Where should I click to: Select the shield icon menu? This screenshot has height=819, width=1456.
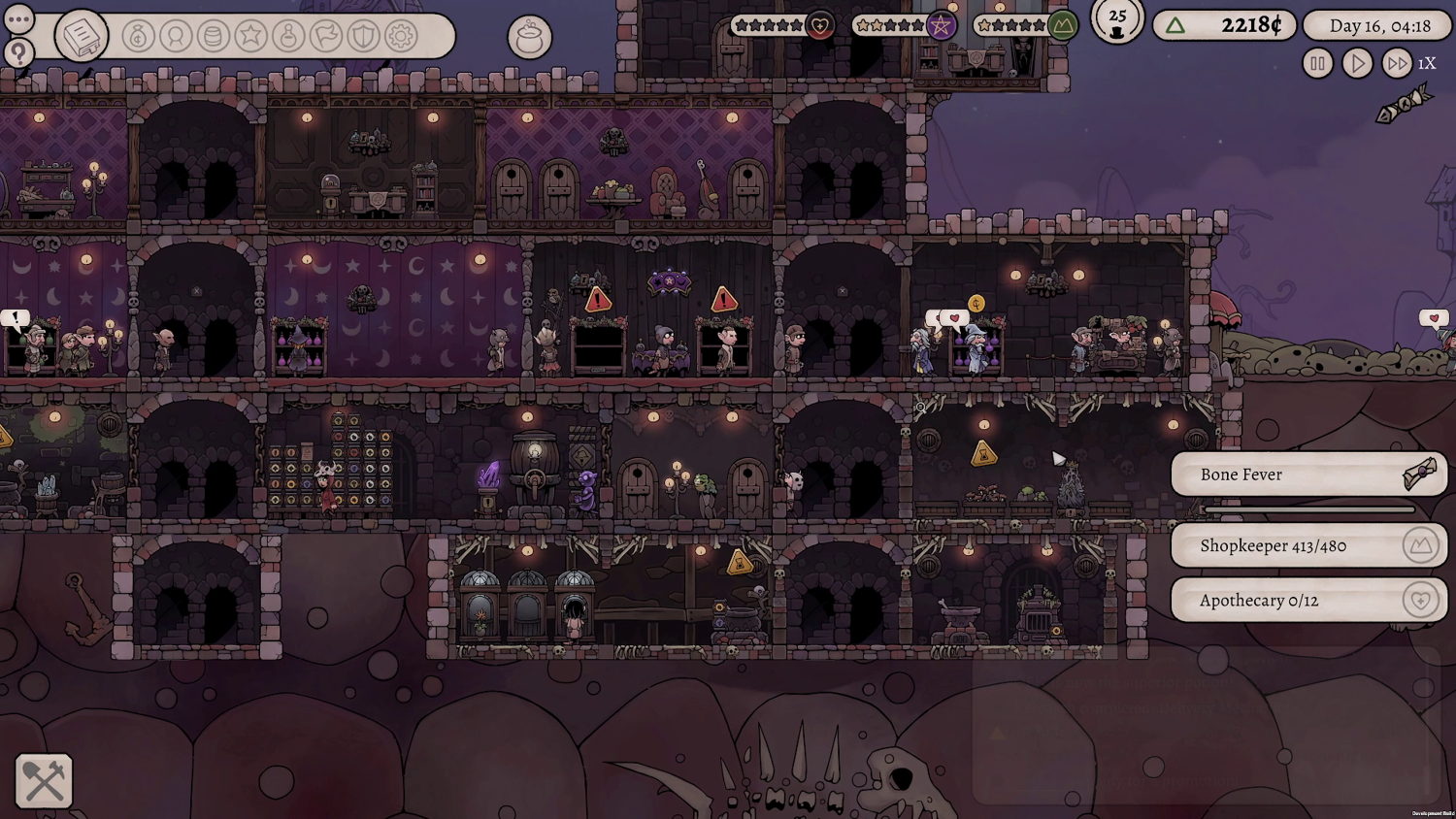click(x=363, y=37)
